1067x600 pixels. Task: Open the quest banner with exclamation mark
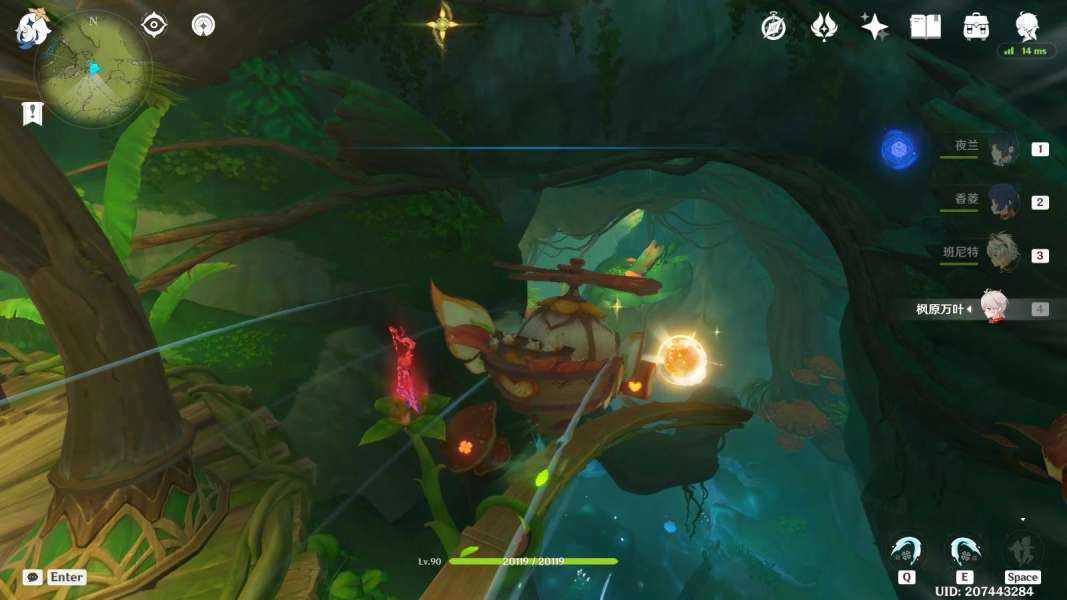32,113
